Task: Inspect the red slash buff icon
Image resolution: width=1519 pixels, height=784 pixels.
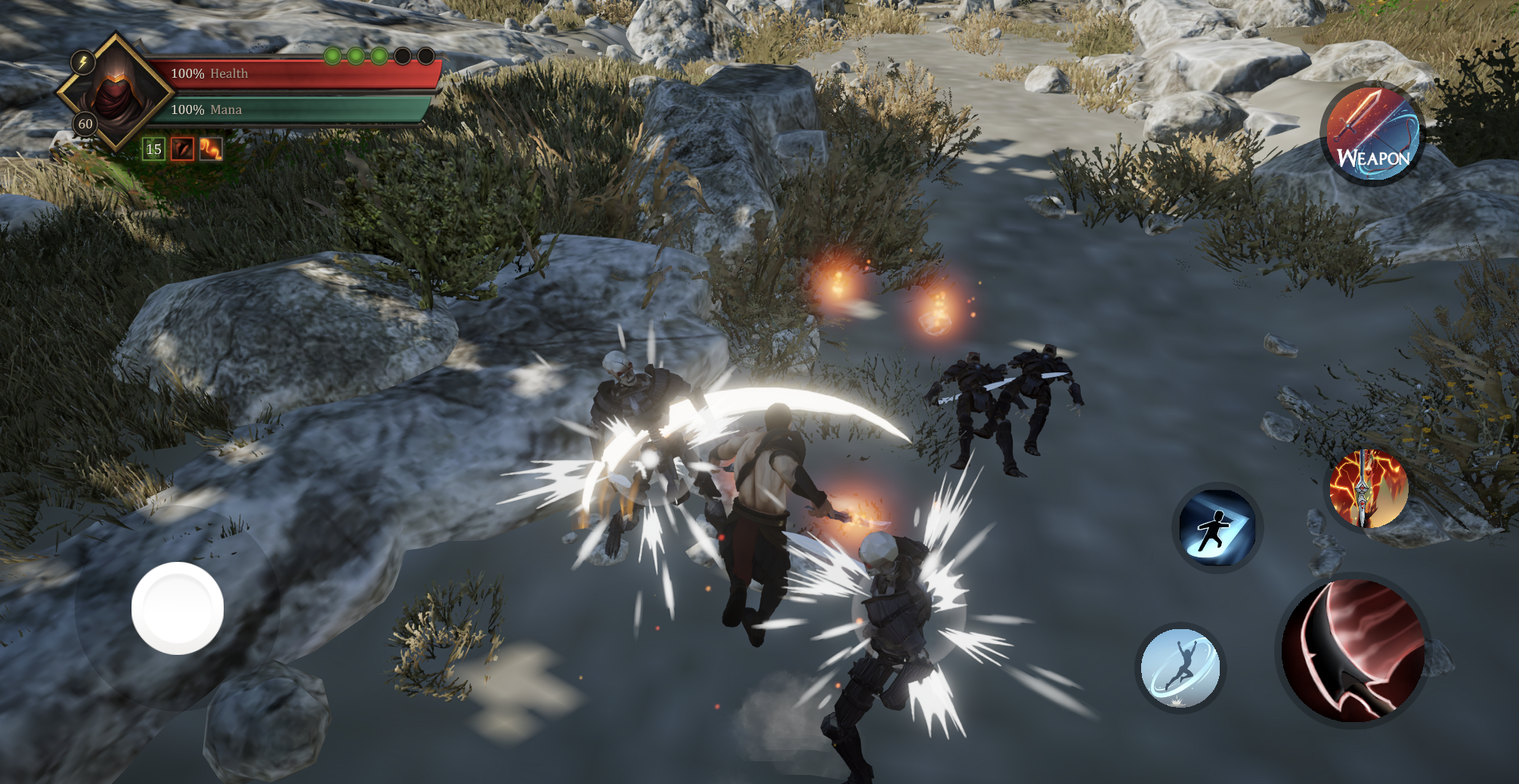Action: tap(182, 149)
